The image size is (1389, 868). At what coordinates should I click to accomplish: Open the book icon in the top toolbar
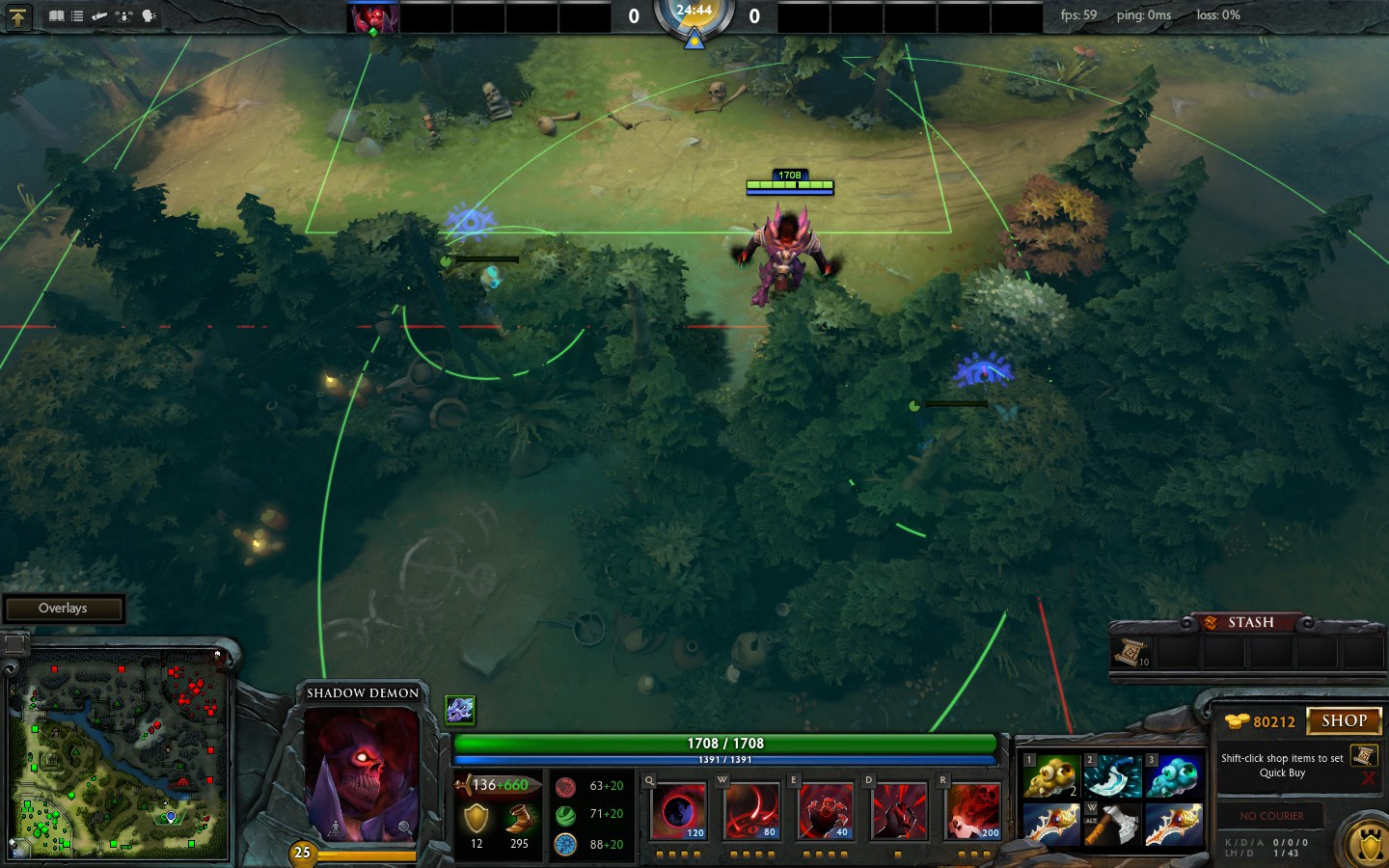[57, 16]
